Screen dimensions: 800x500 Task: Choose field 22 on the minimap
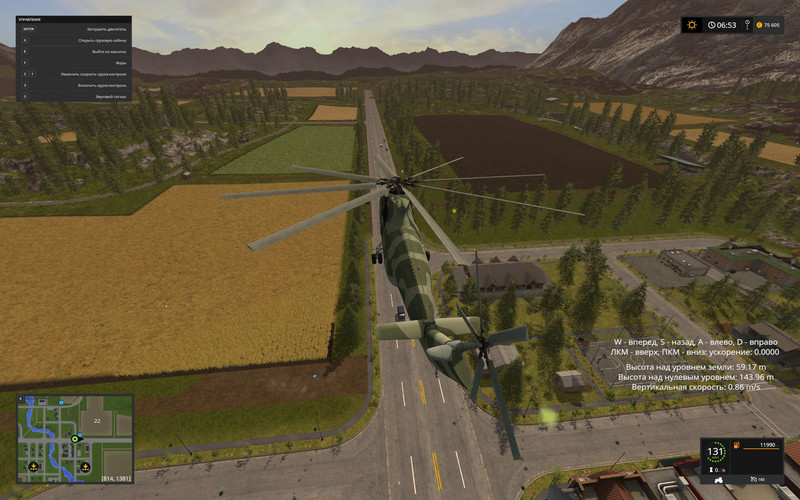[97, 421]
